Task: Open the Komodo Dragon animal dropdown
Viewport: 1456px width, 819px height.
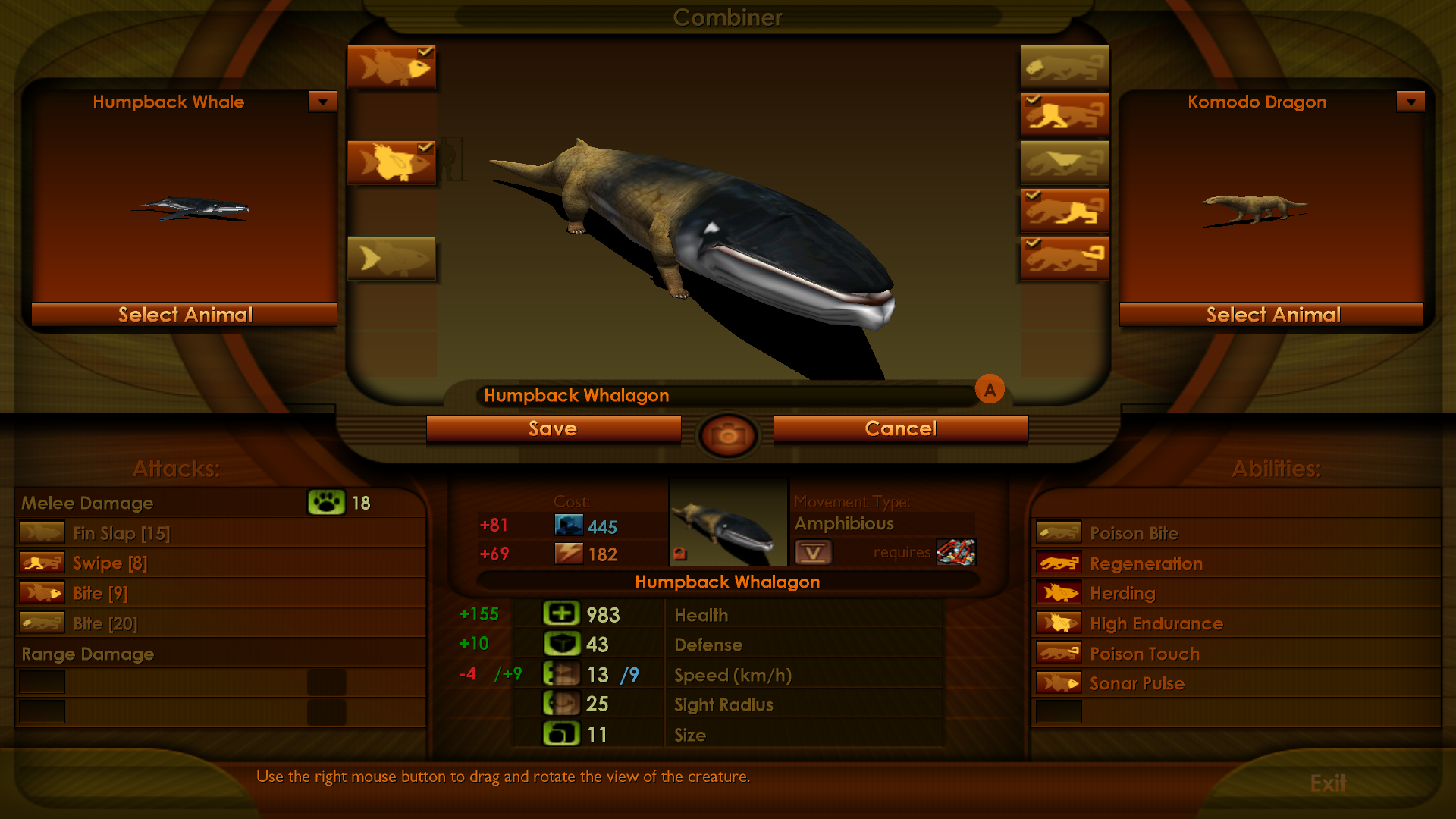Action: [x=1410, y=101]
